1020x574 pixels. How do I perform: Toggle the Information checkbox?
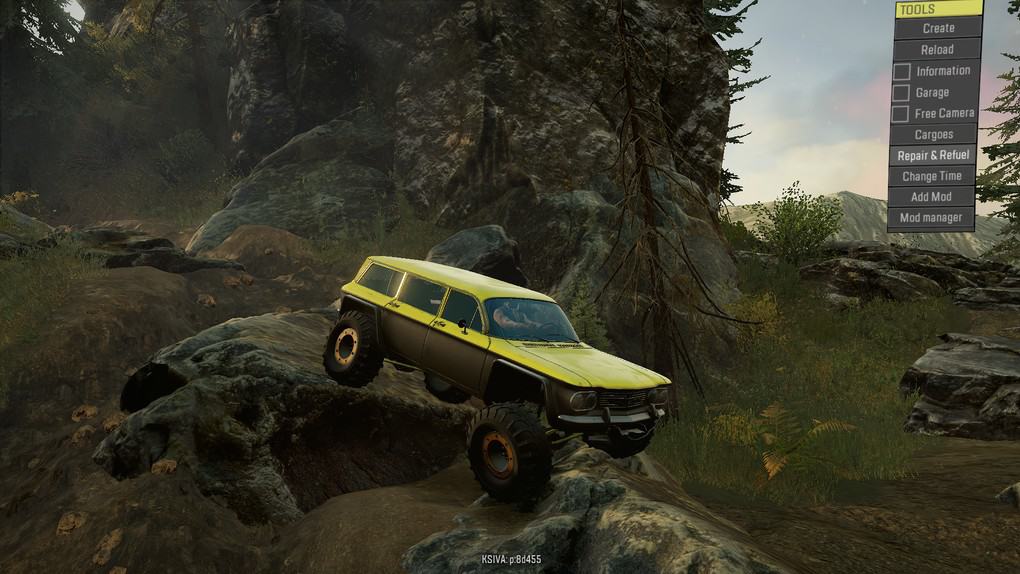click(901, 72)
